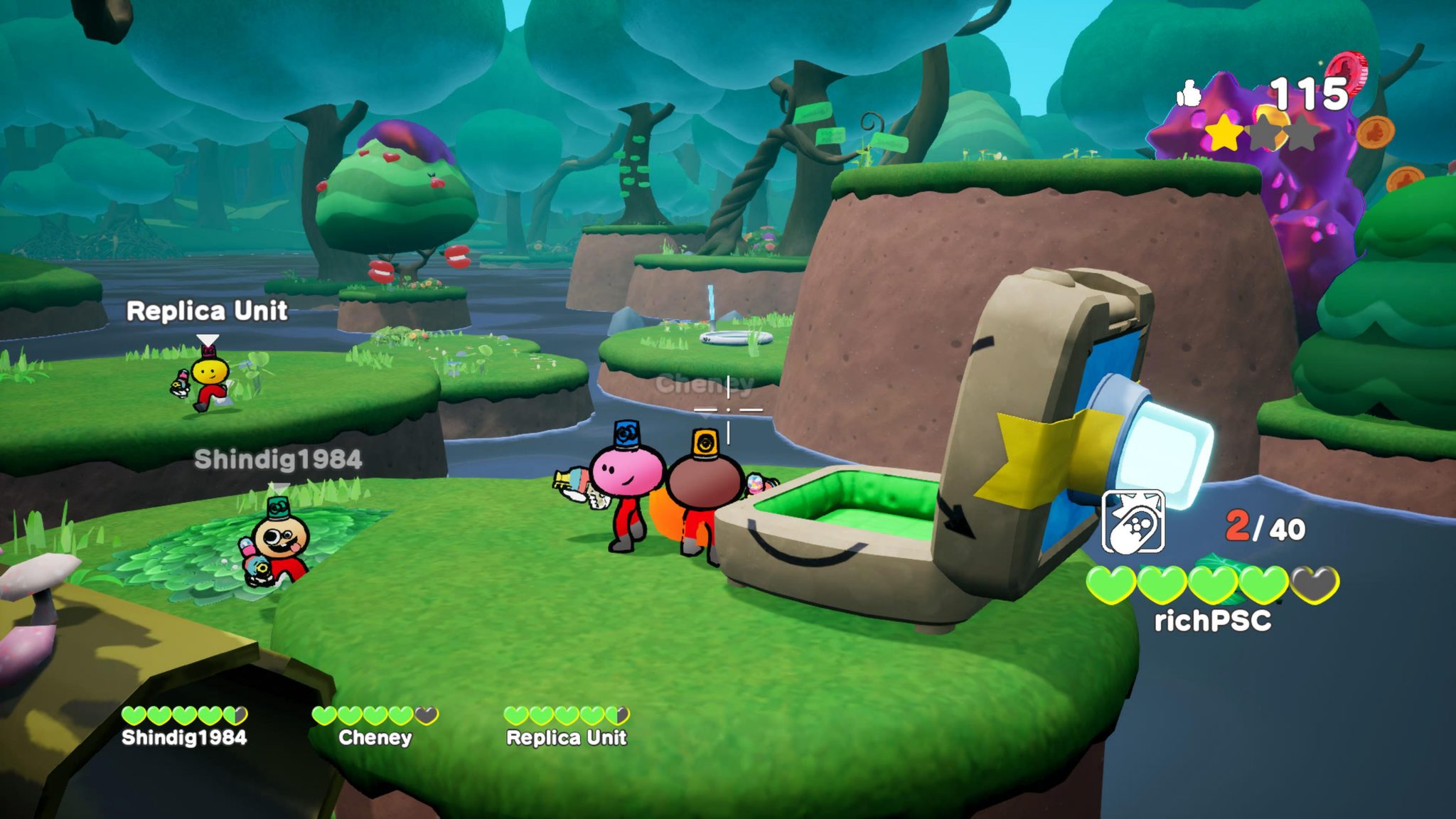Click the thumbs-up icon near the score

1189,92
